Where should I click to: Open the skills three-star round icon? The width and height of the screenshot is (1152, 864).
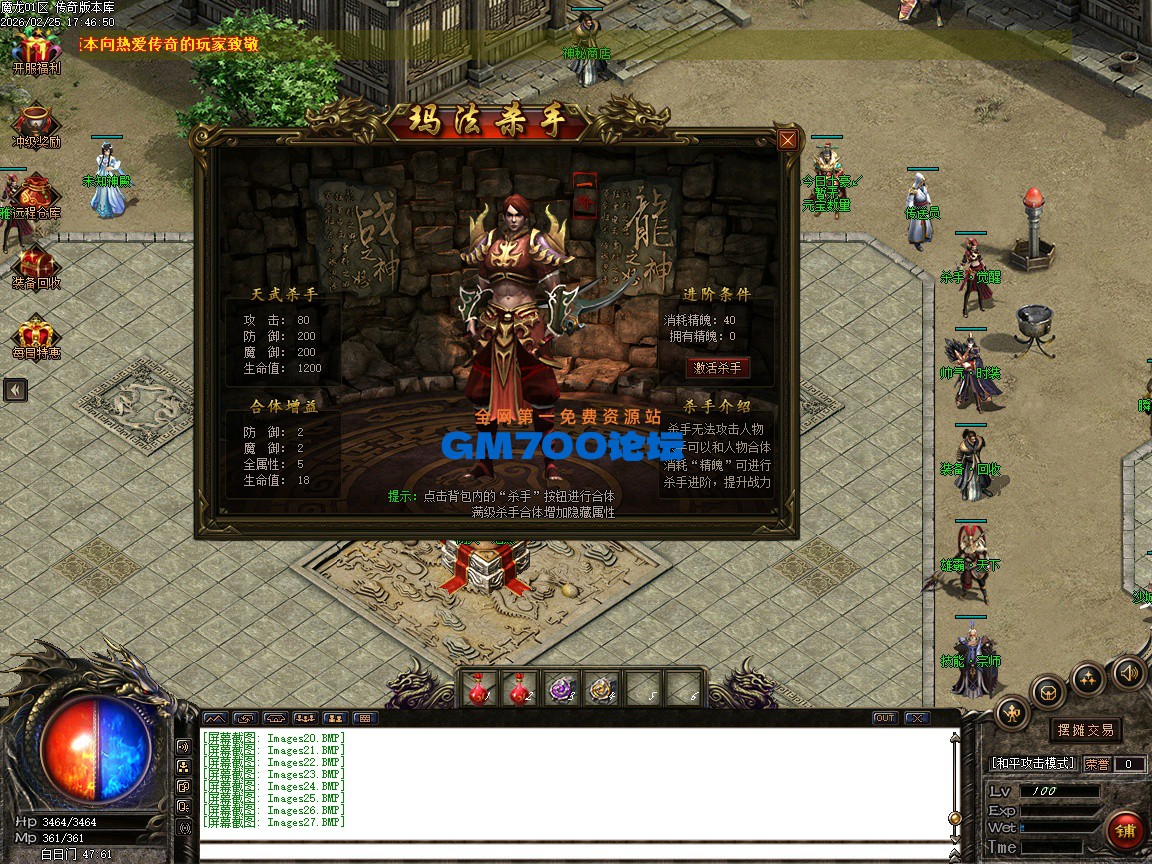[1088, 679]
